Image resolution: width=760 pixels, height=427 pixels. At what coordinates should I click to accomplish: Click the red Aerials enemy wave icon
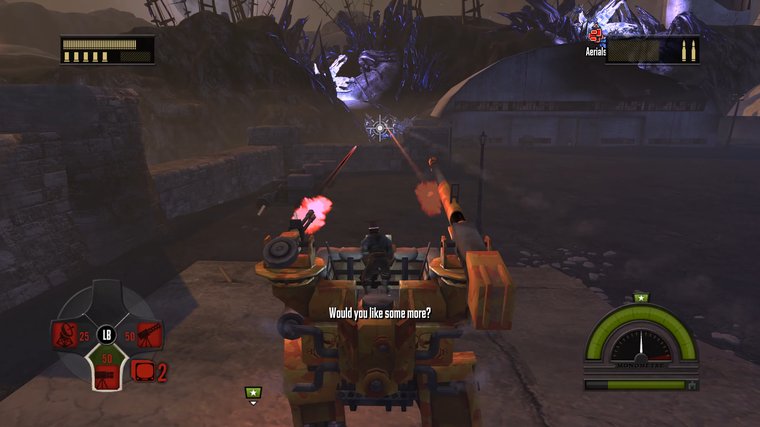point(595,37)
